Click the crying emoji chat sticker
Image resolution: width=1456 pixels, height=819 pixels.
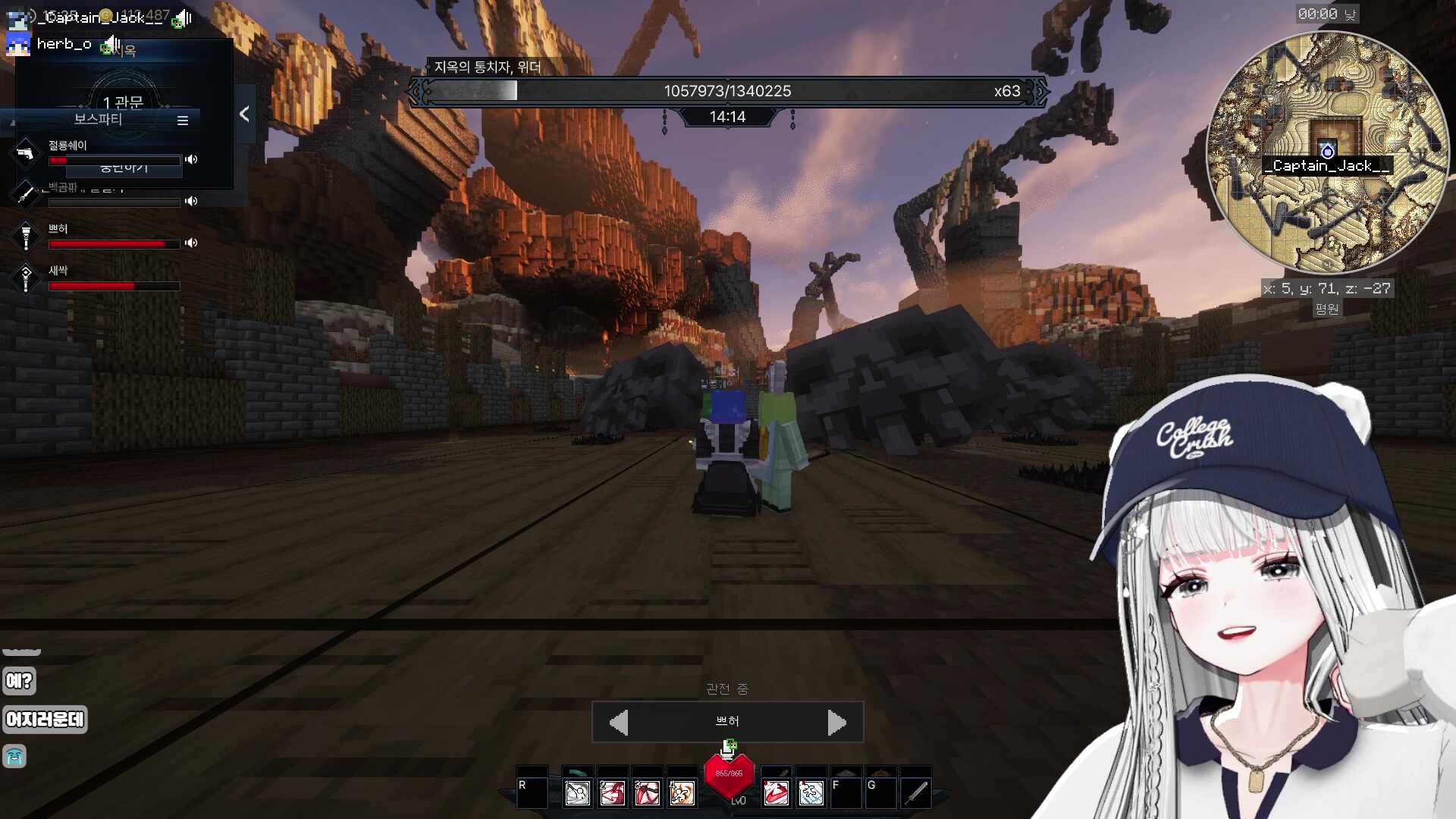click(x=15, y=756)
